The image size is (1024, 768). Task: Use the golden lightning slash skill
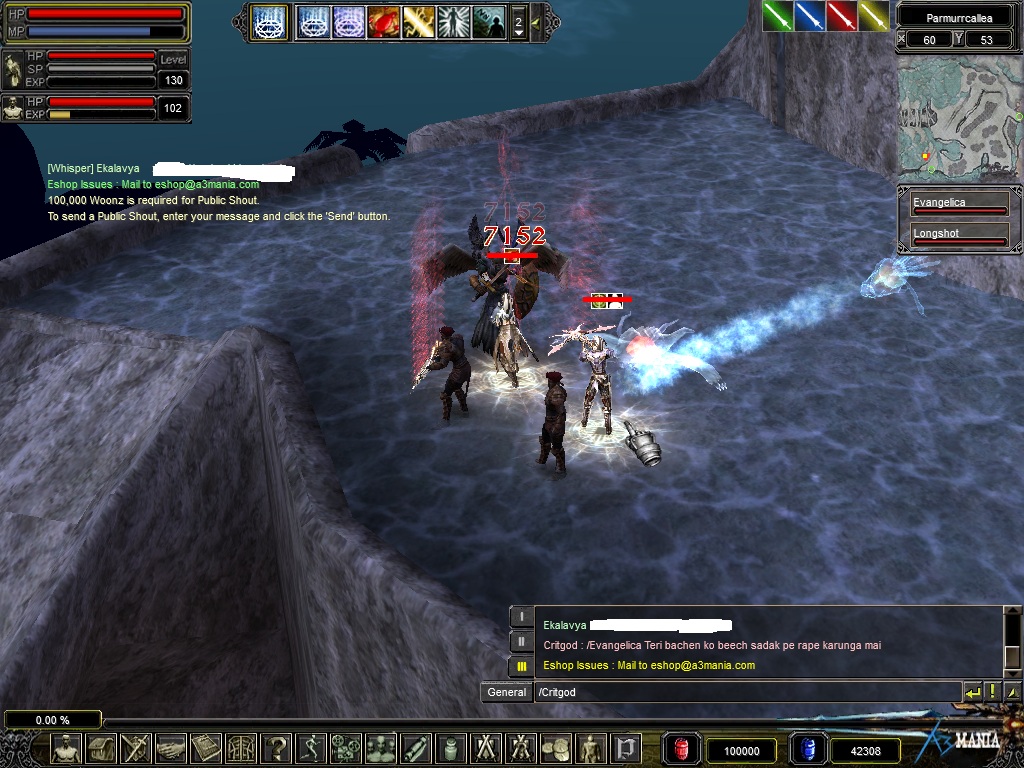pyautogui.click(x=418, y=21)
